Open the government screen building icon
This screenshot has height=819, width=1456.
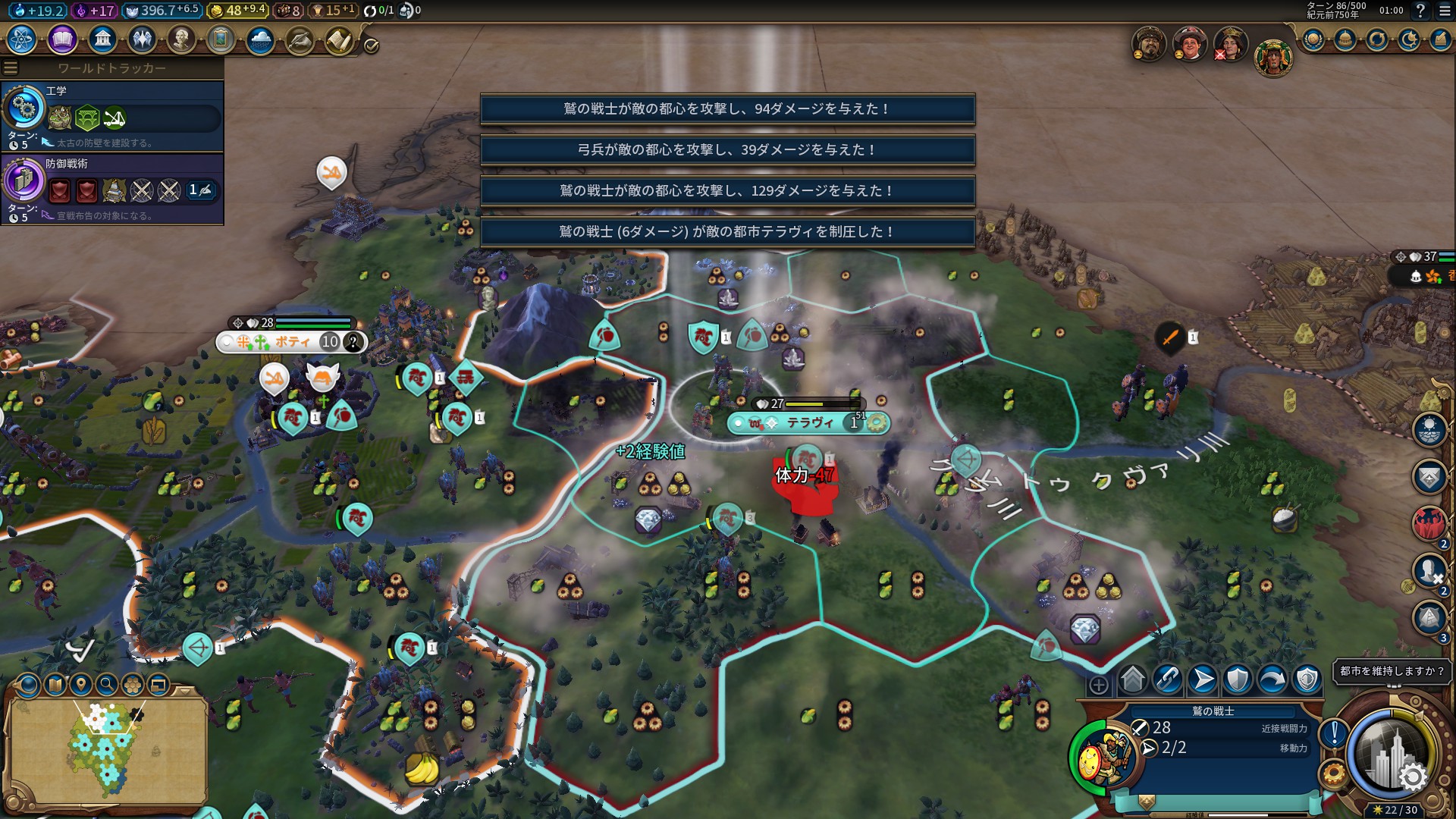point(102,39)
